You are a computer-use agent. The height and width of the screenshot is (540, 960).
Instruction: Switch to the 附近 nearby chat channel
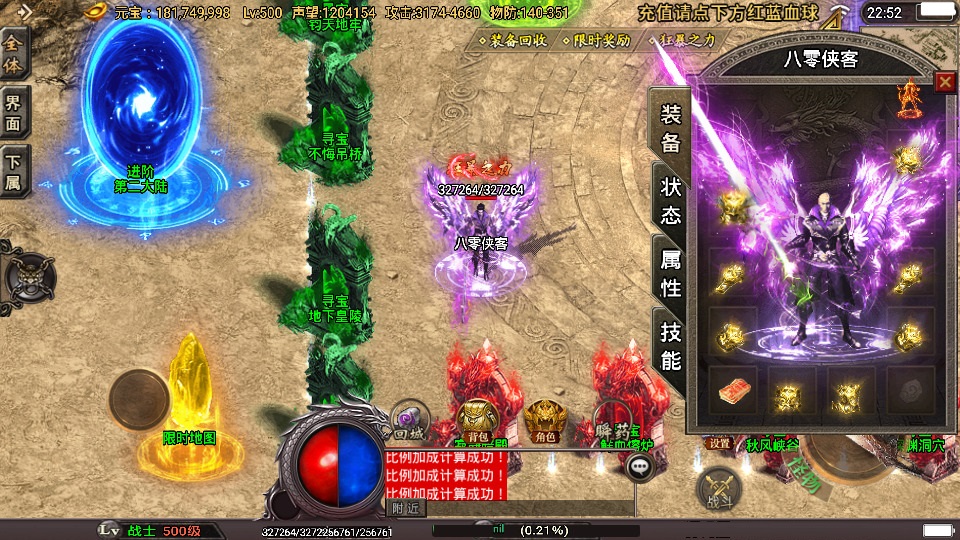(x=404, y=507)
